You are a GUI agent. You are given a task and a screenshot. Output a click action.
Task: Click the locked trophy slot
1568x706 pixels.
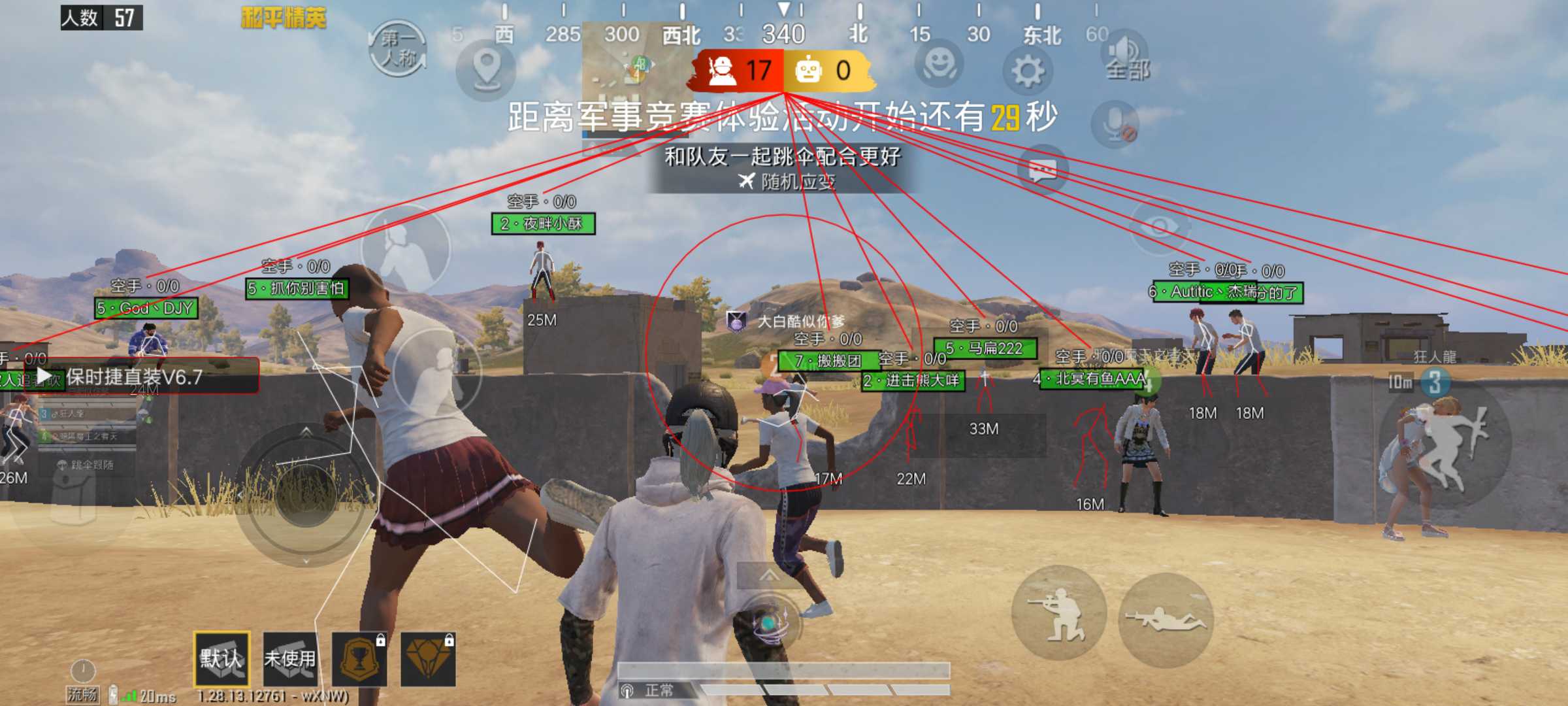[359, 659]
